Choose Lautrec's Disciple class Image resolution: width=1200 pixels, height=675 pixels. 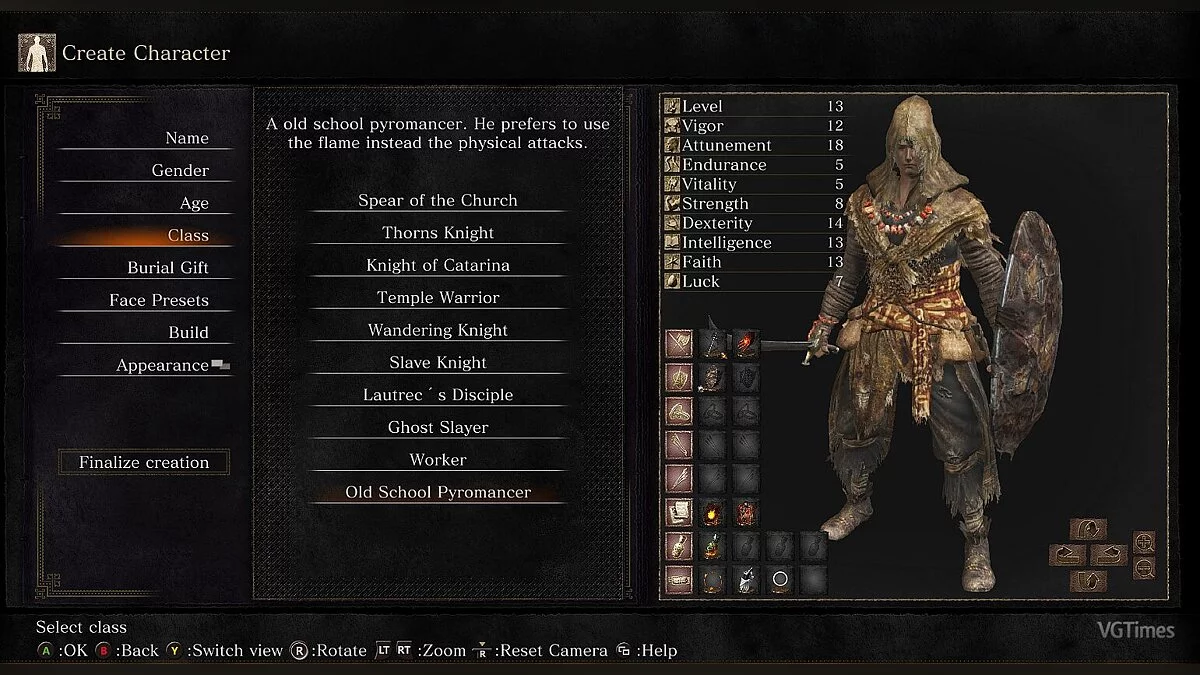pyautogui.click(x=438, y=395)
